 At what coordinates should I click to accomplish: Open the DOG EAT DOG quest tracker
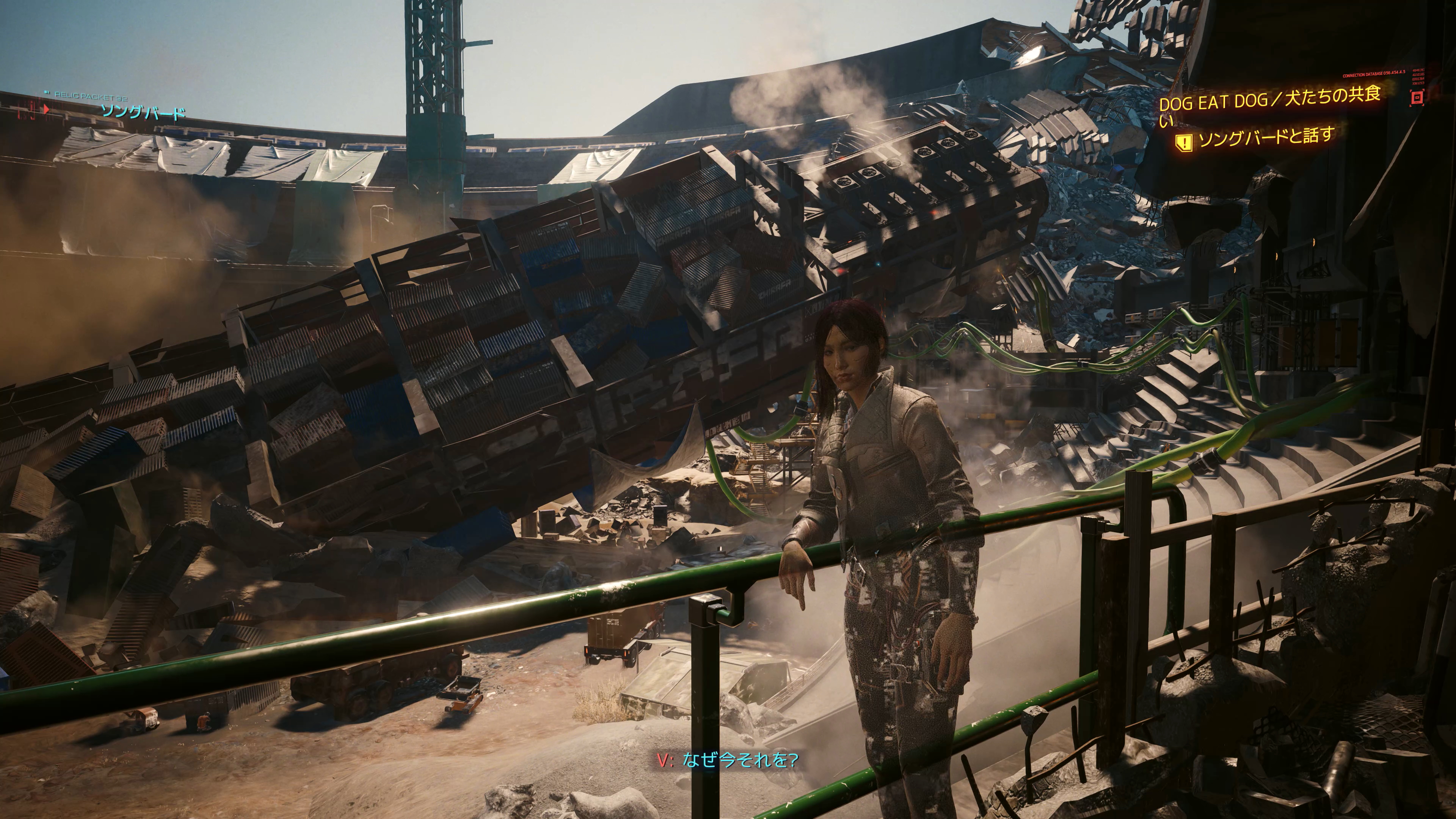(x=1268, y=101)
